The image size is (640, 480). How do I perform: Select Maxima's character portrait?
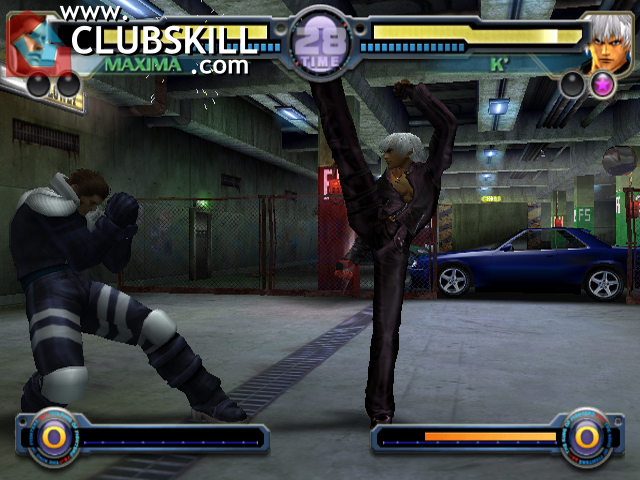pyautogui.click(x=32, y=40)
